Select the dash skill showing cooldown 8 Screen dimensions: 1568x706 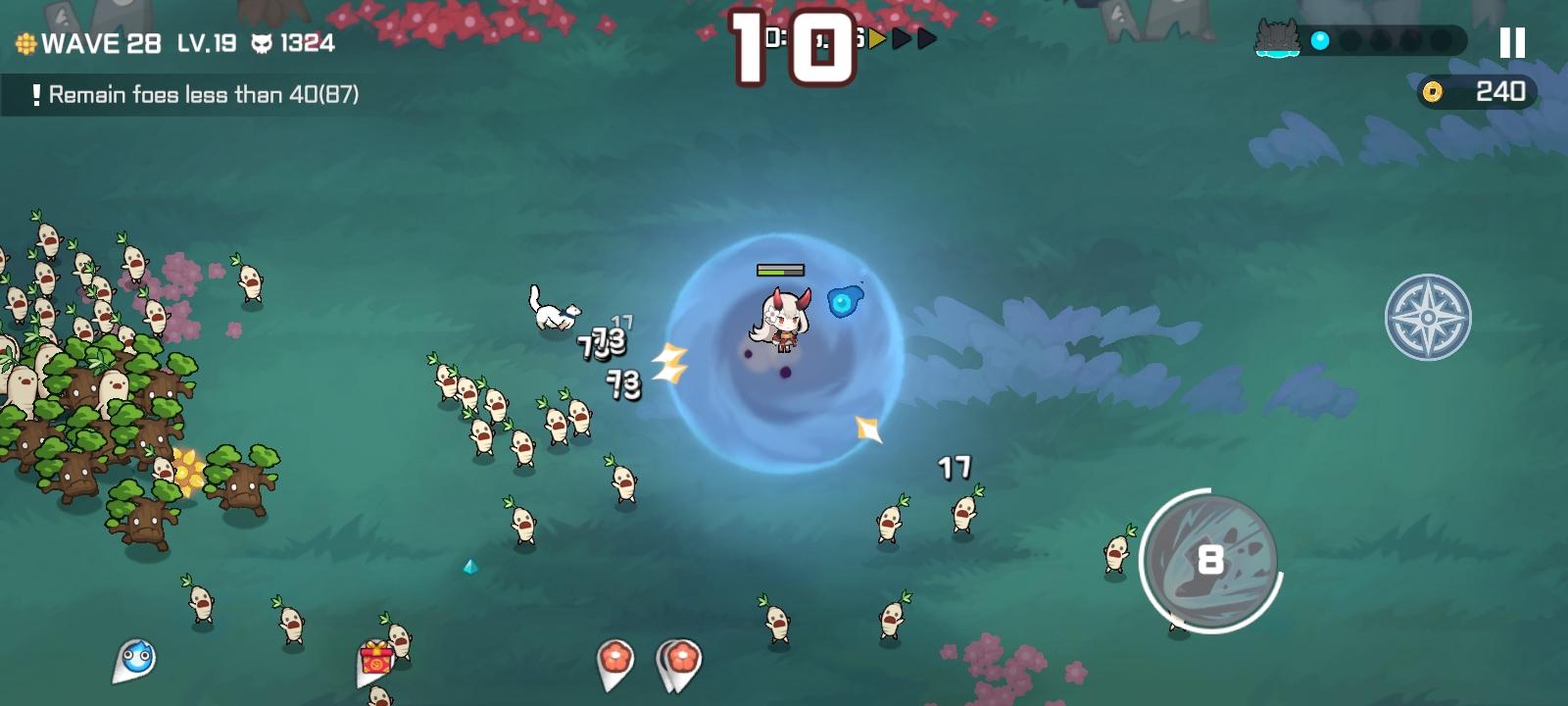click(x=1212, y=559)
